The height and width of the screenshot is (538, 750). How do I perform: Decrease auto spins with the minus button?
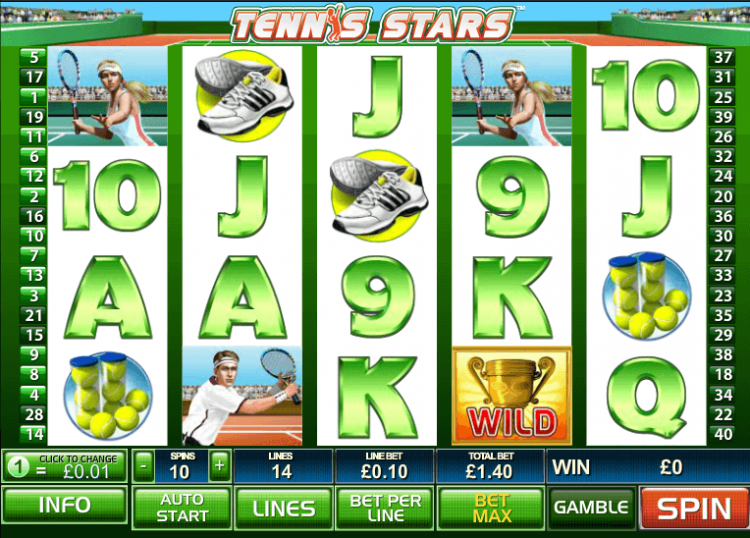(144, 465)
